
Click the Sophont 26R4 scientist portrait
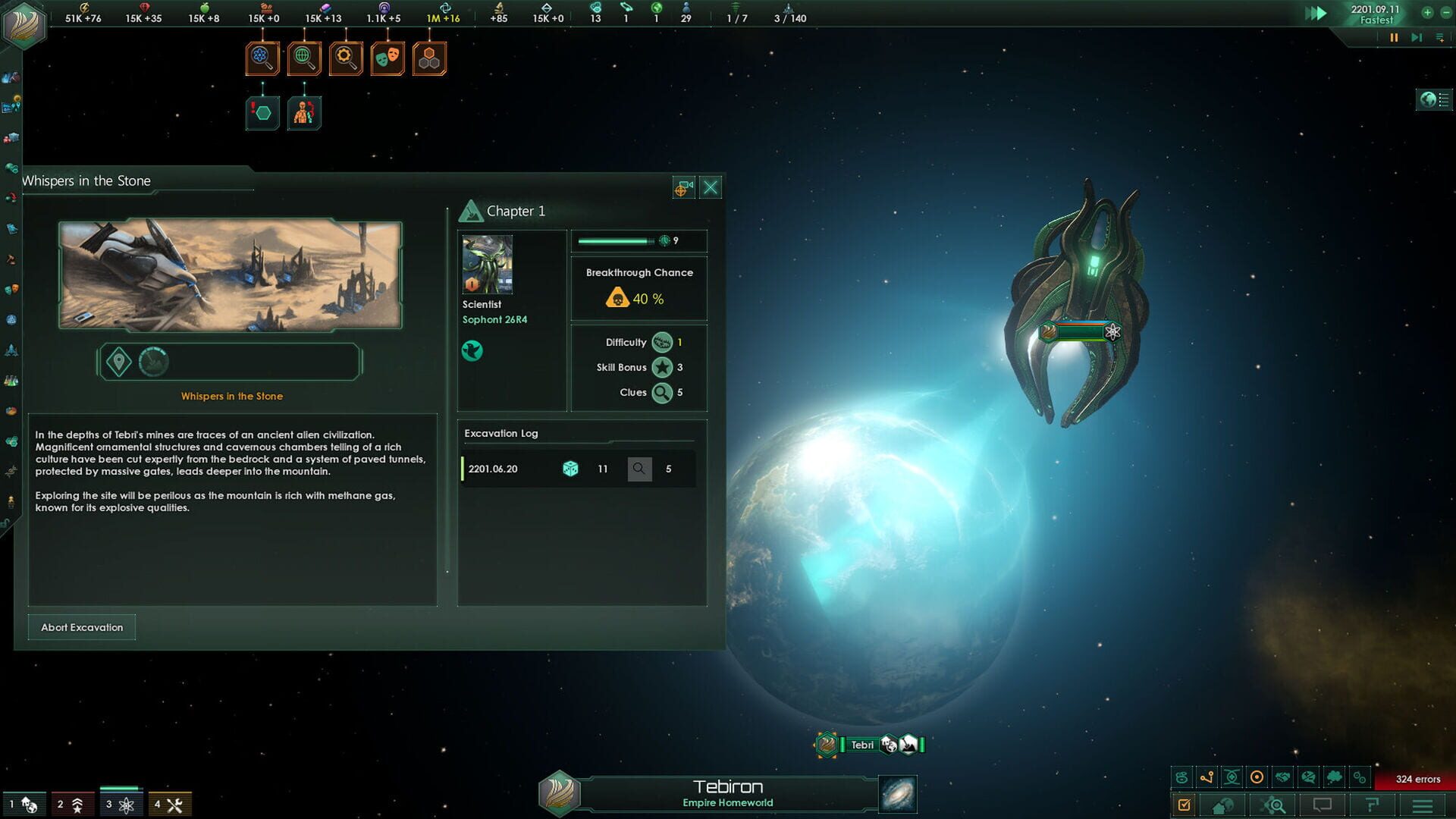tap(486, 264)
